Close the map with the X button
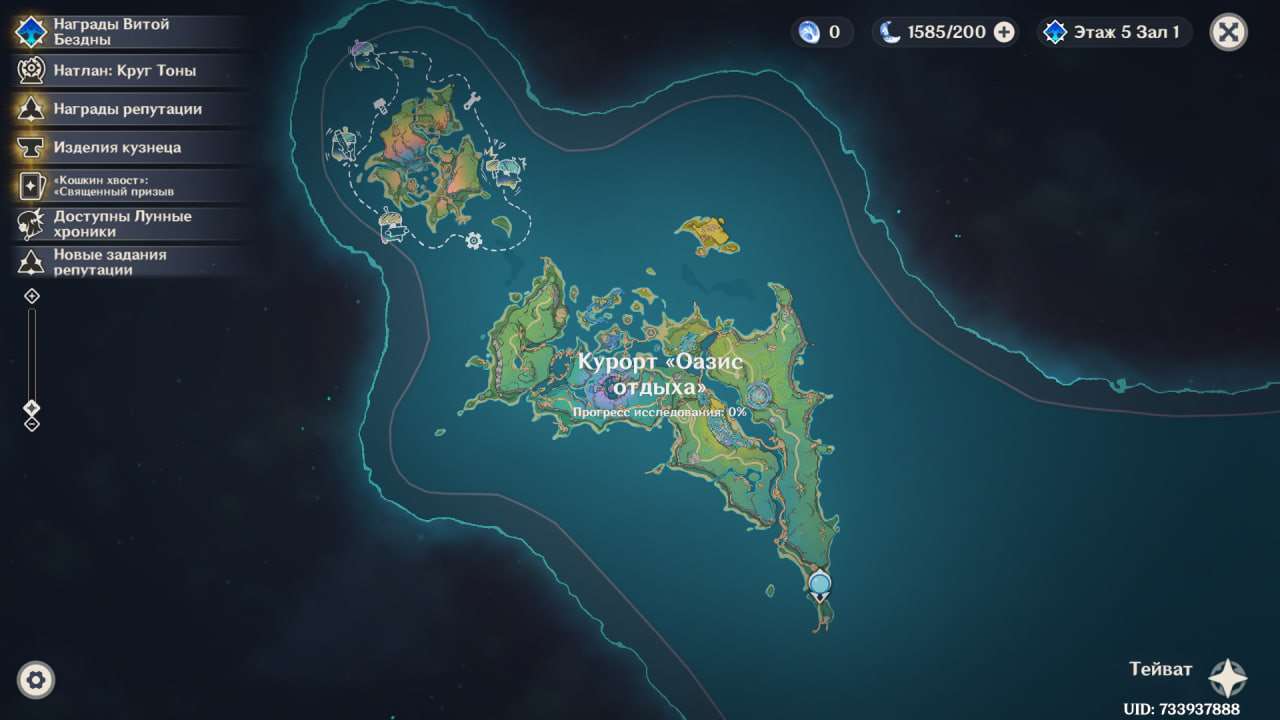Viewport: 1280px width, 720px height. coord(1228,32)
